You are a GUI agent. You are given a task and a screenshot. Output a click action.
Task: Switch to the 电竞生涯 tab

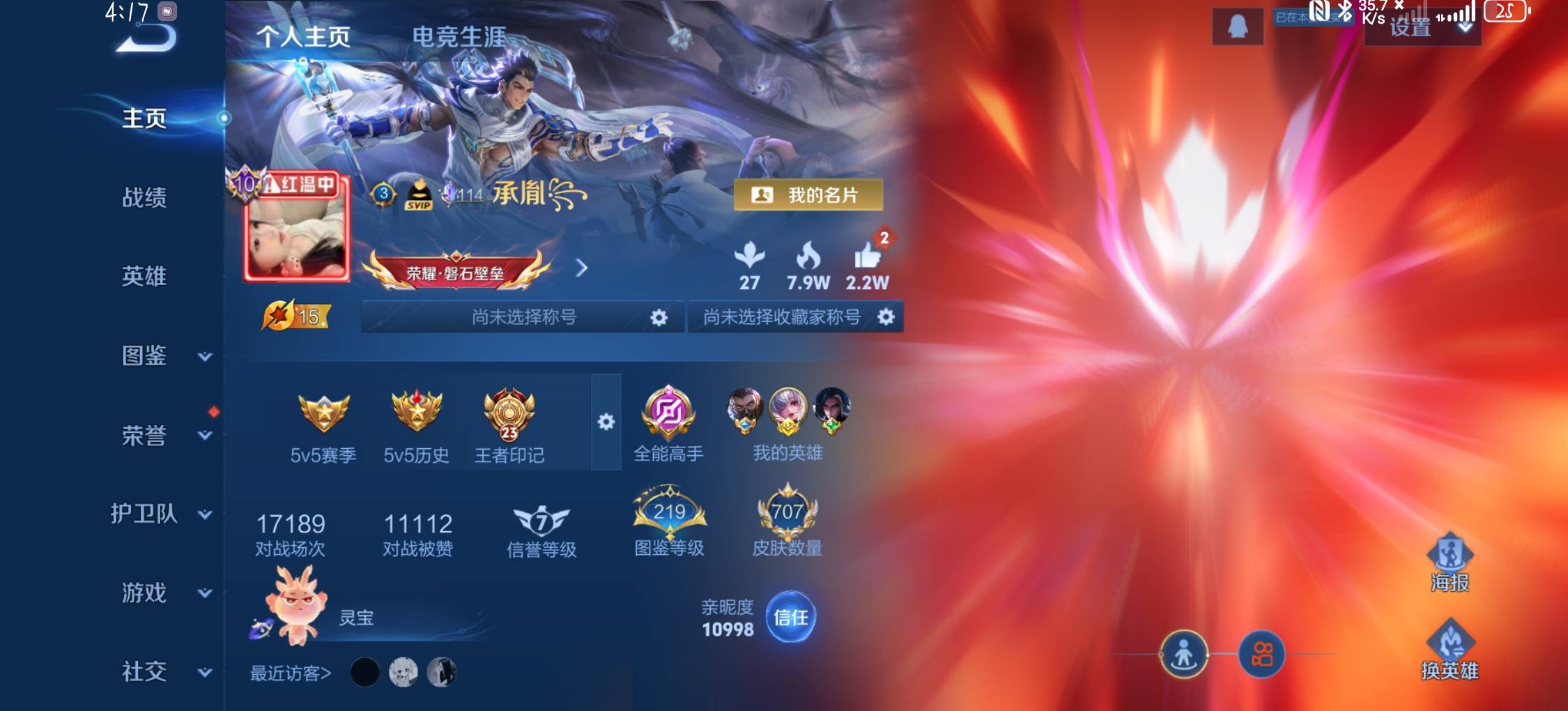[x=459, y=37]
